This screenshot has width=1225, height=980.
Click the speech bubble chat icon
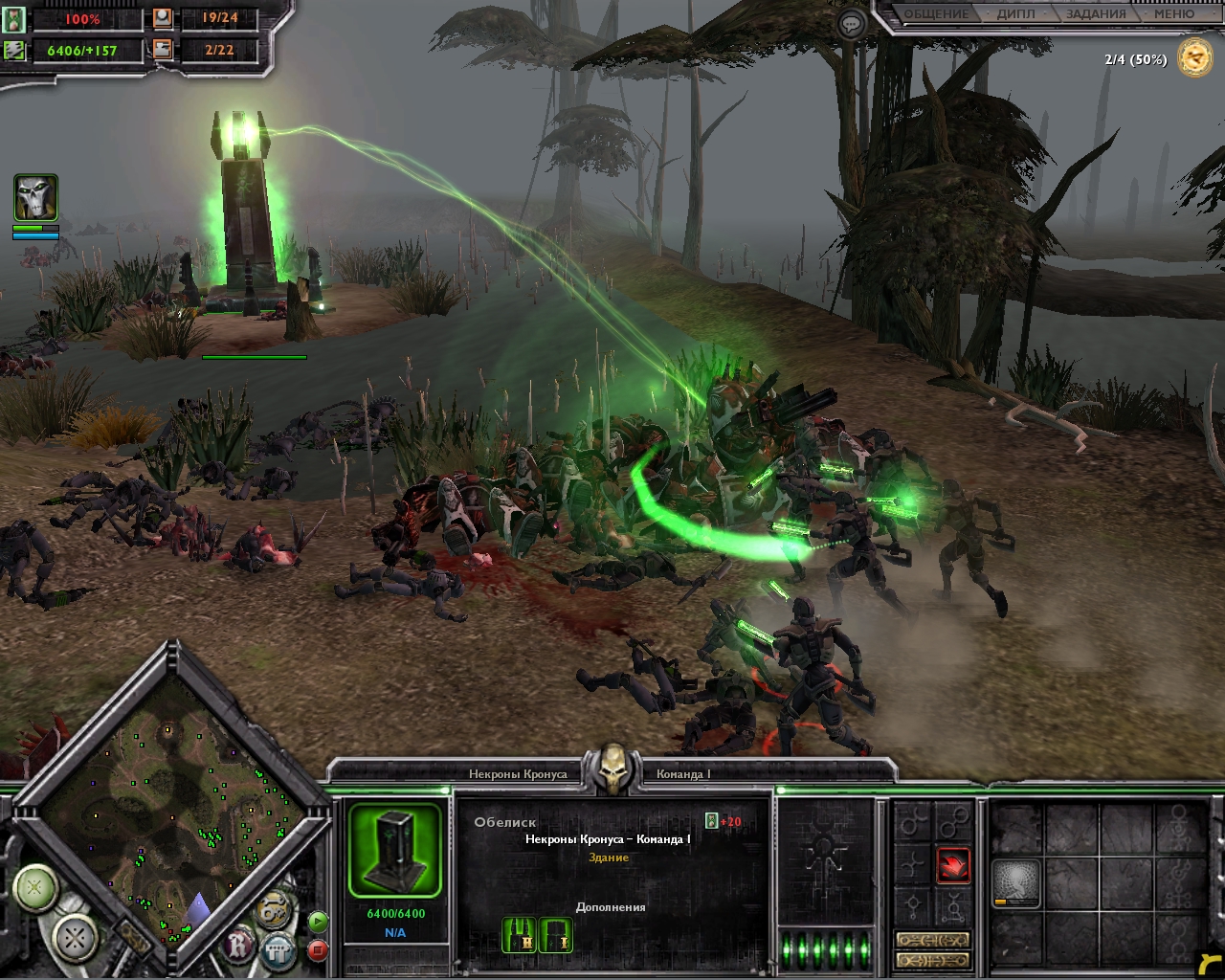tap(850, 24)
